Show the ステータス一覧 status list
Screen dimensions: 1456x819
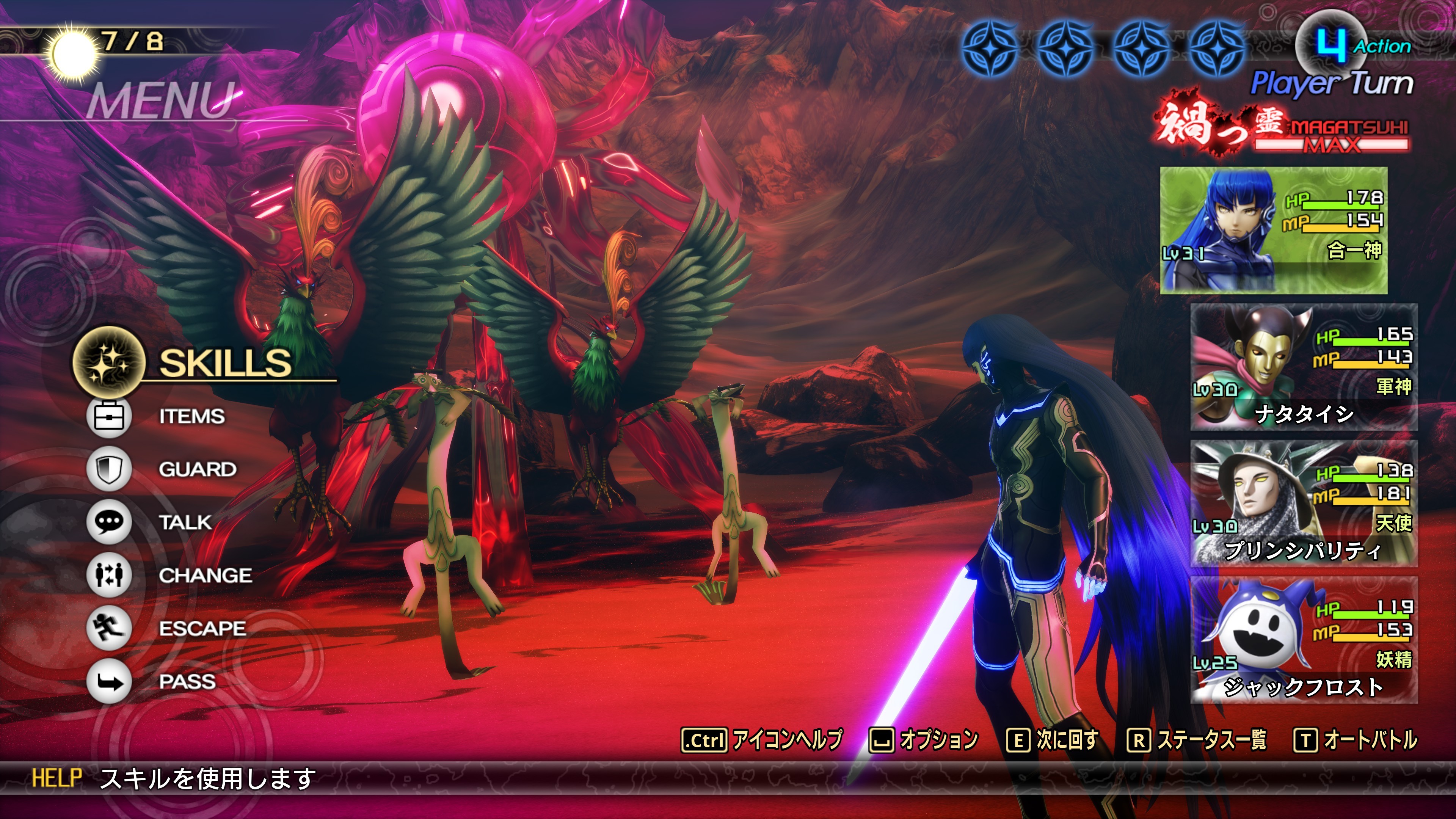tap(1197, 740)
